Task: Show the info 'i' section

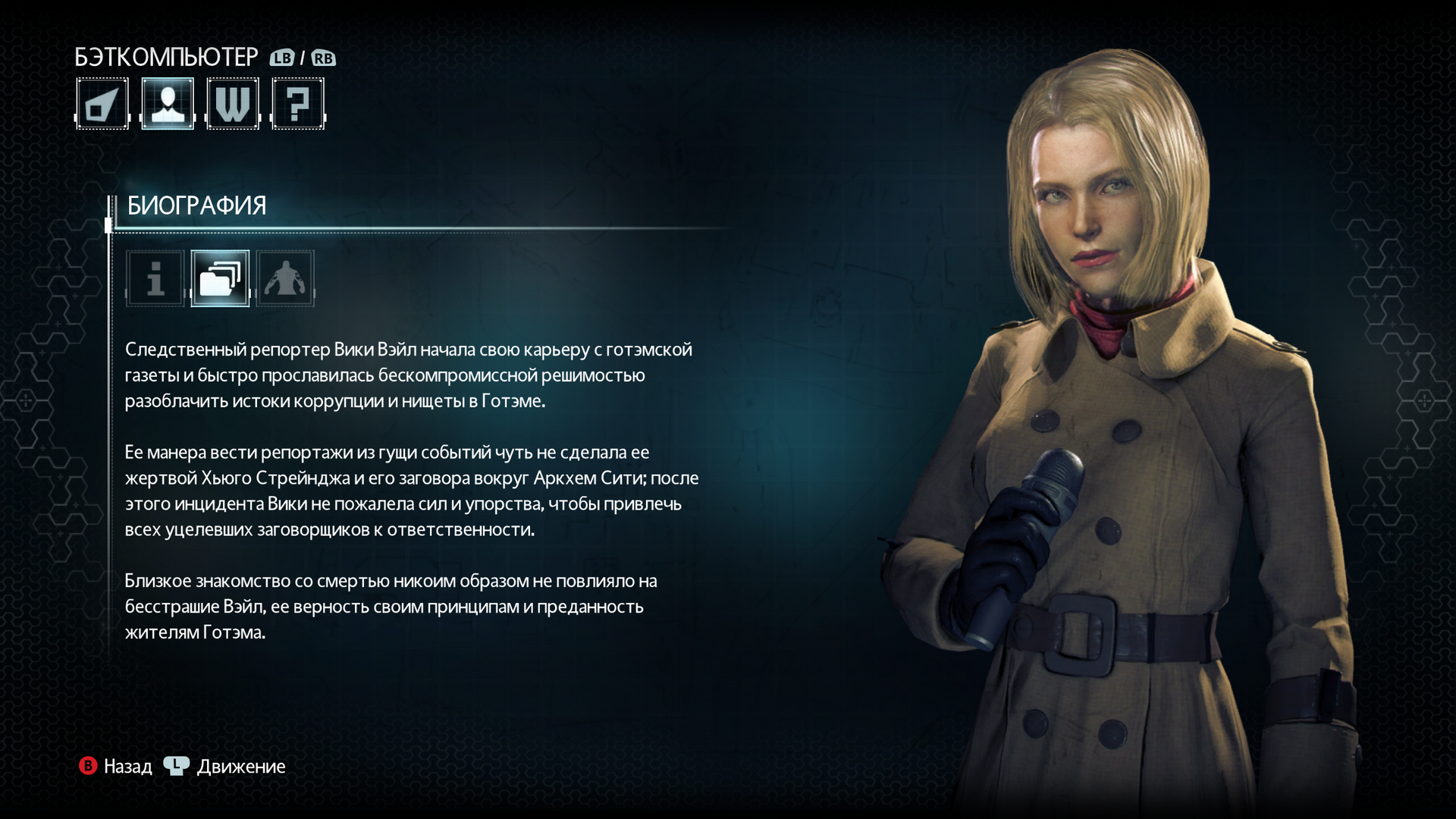Action: (155, 278)
